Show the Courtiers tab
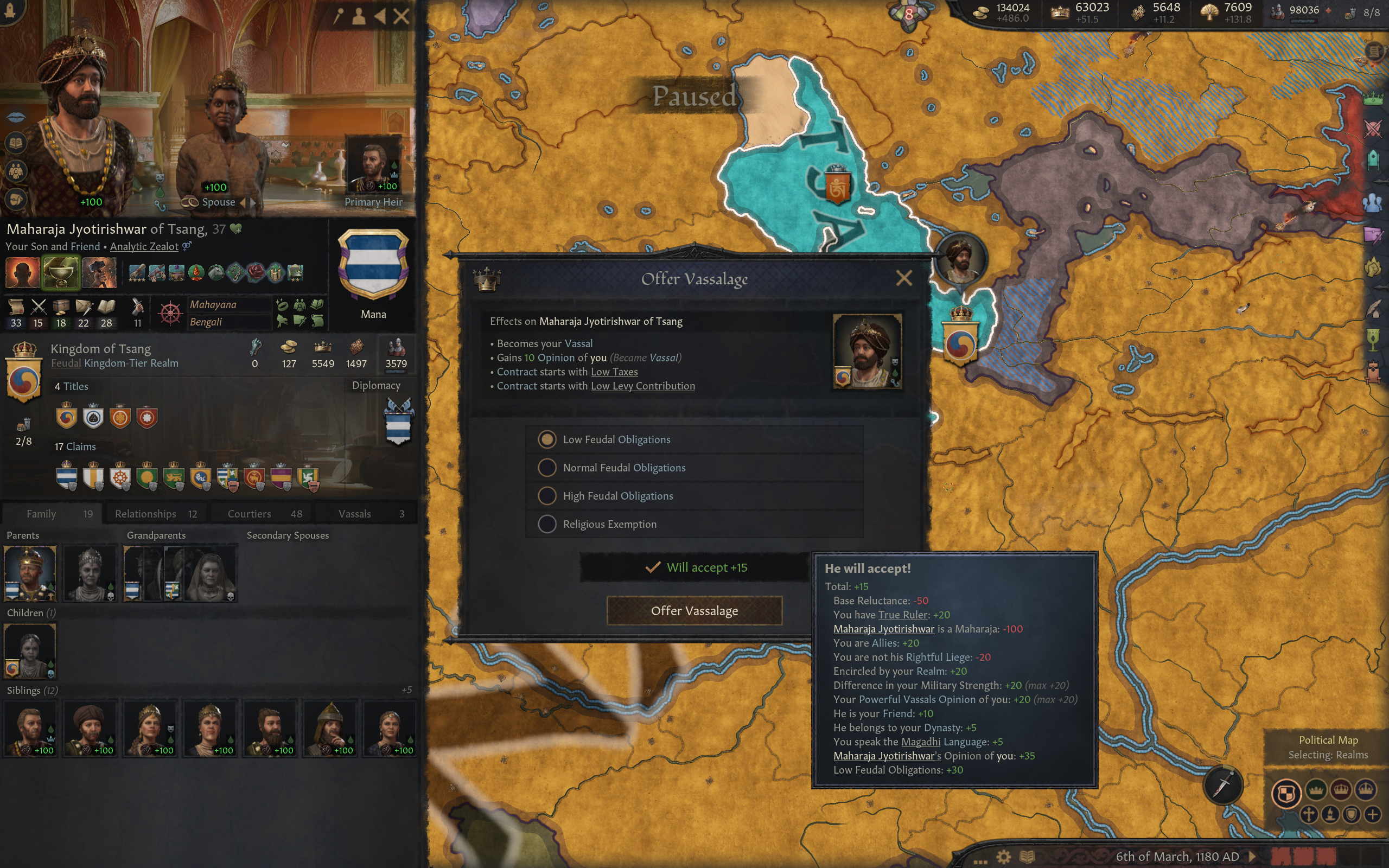The image size is (1389, 868). point(264,514)
